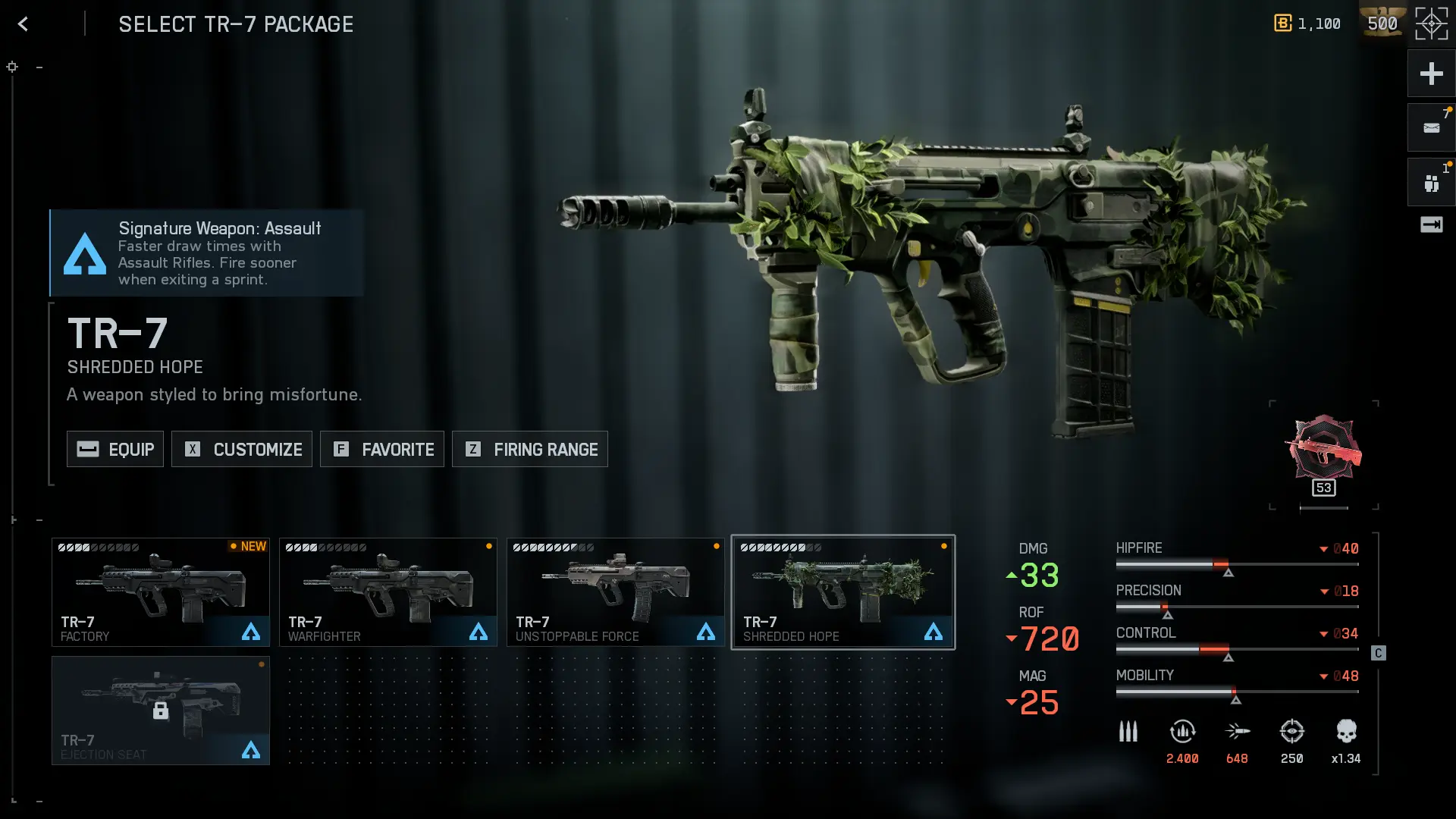Image resolution: width=1456 pixels, height=819 pixels.
Task: Choose the TR-7 Warfighter package
Action: tap(388, 592)
